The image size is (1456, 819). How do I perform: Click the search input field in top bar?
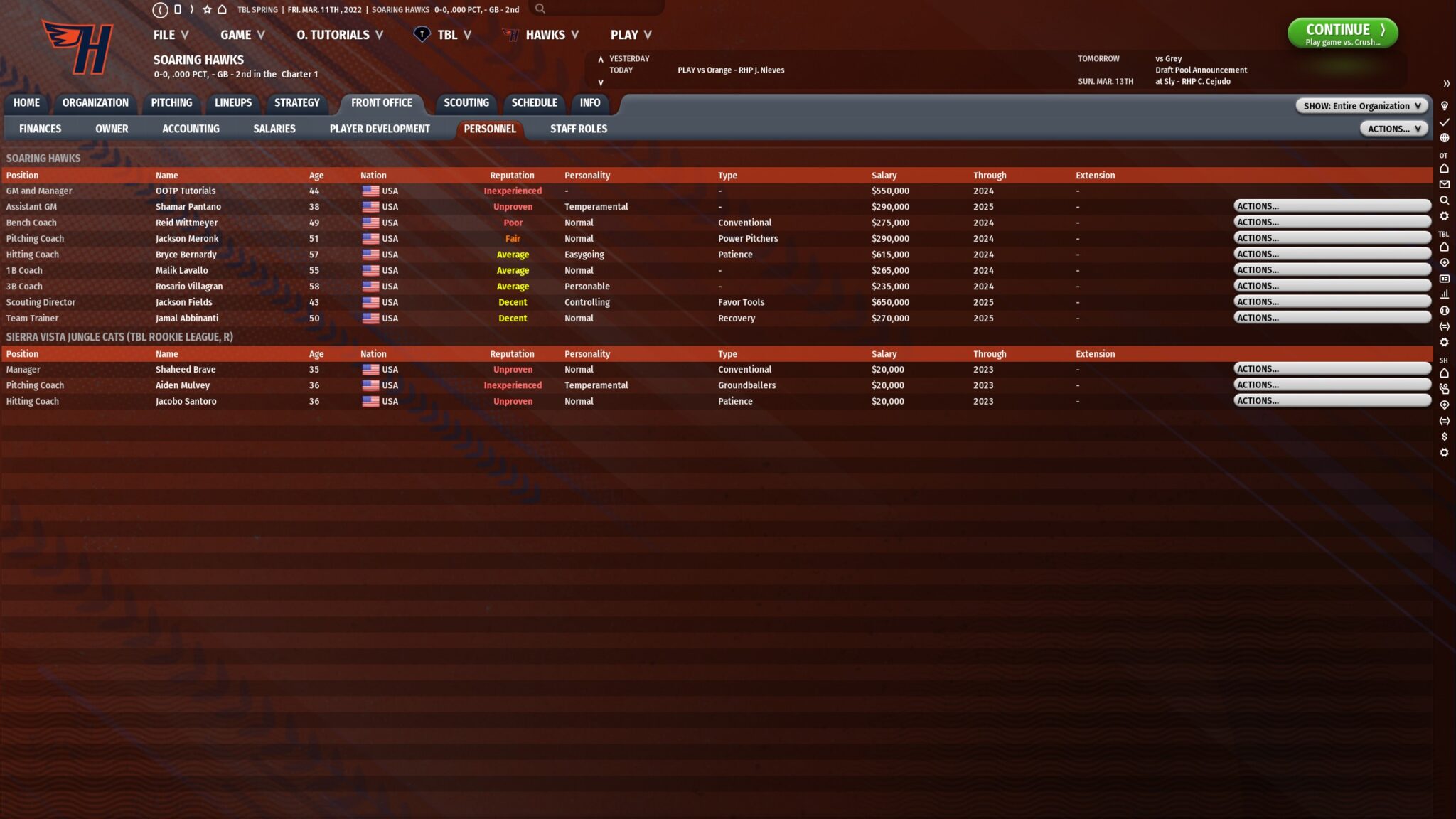[601, 9]
